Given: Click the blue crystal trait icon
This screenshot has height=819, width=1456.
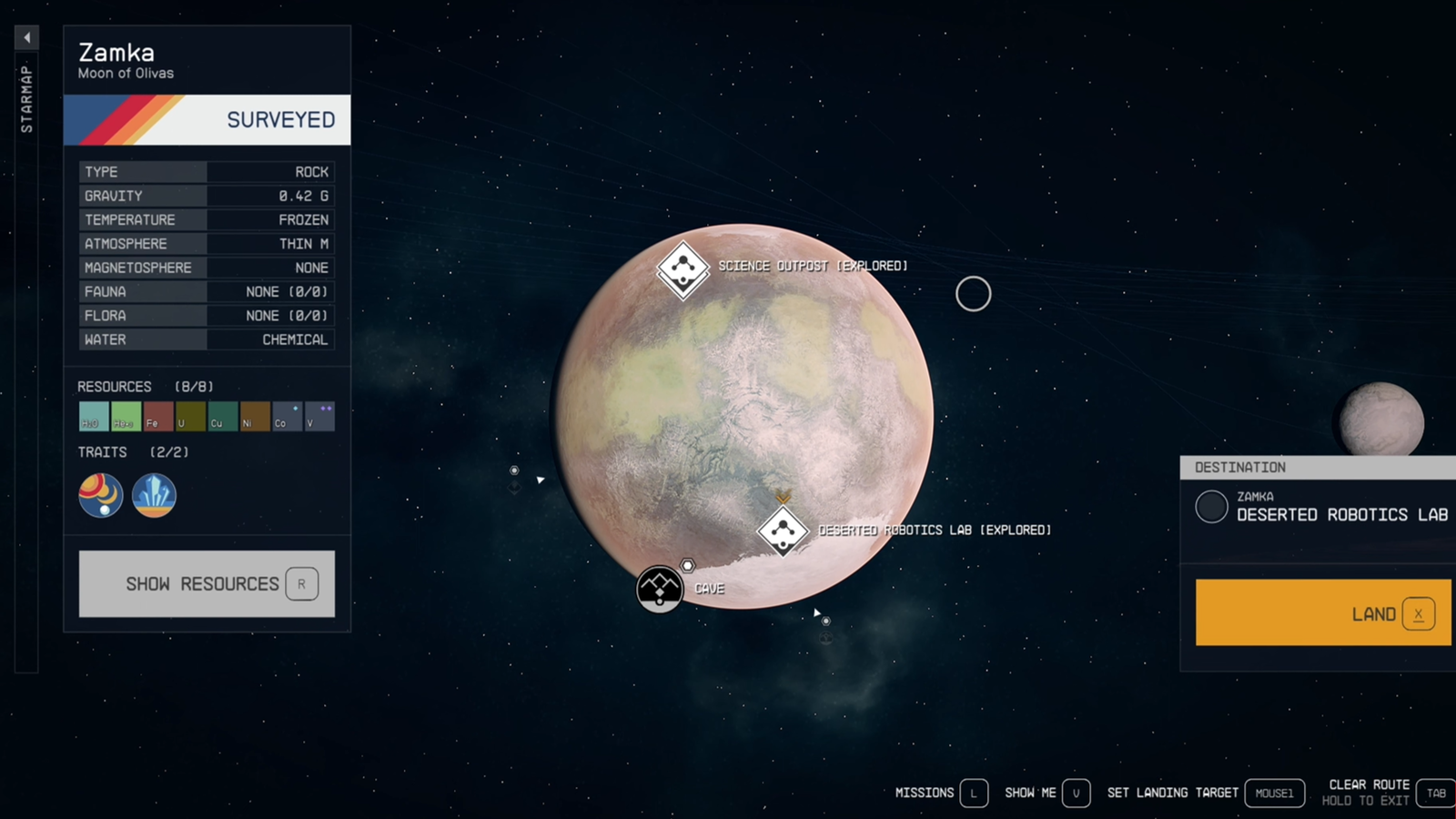Looking at the screenshot, I should pyautogui.click(x=154, y=495).
